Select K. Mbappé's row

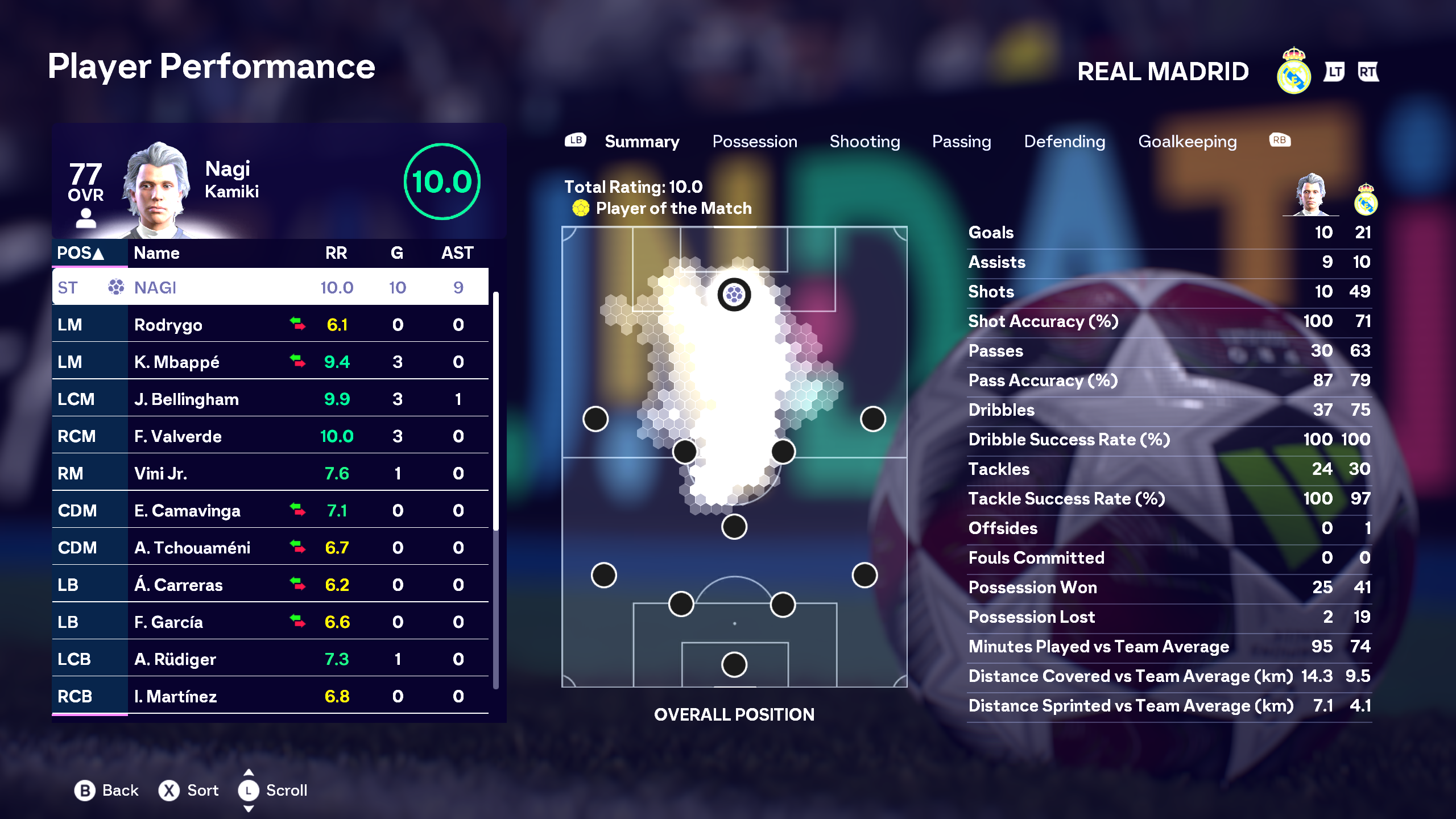(x=270, y=362)
